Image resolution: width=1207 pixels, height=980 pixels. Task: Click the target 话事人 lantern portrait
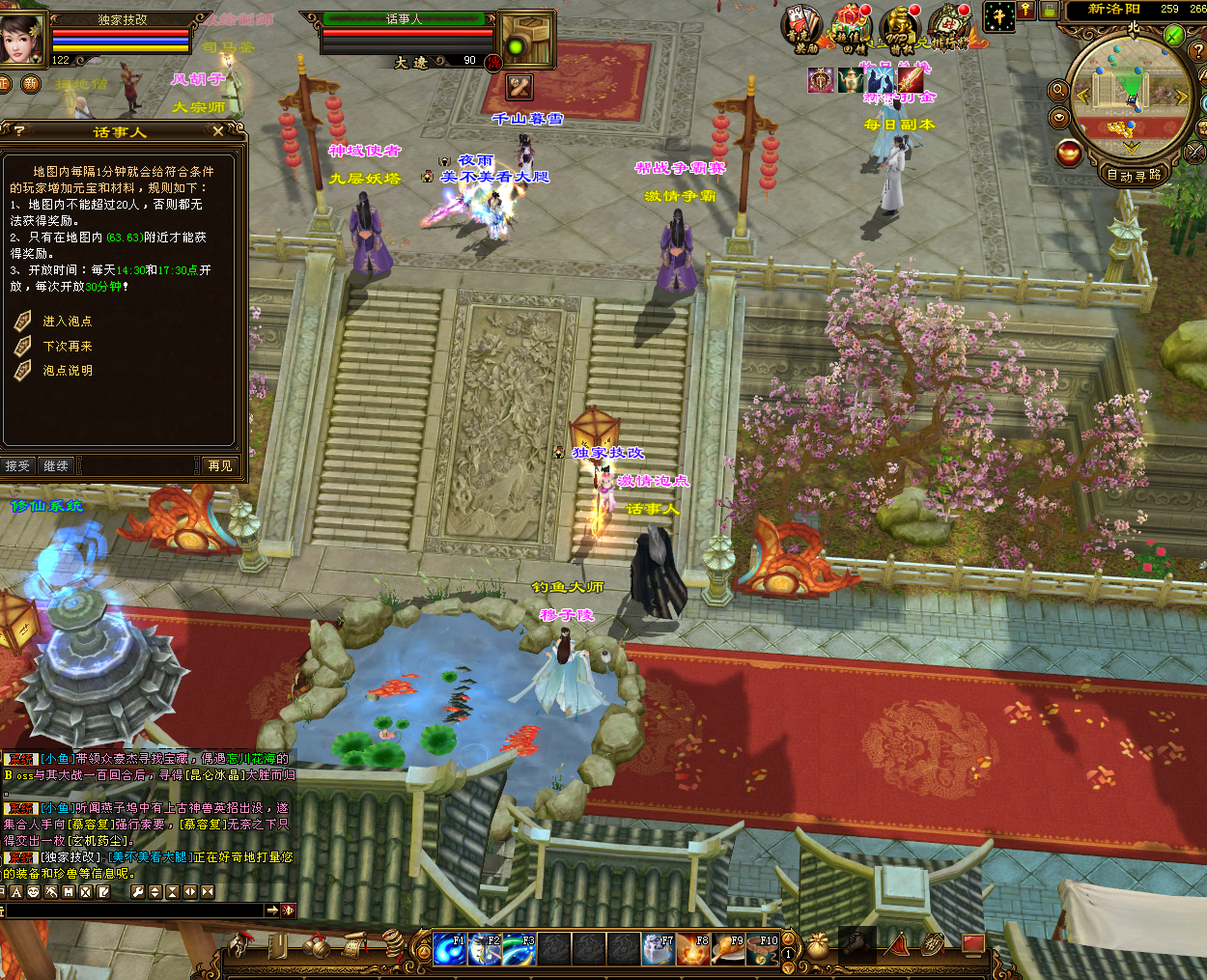click(526, 39)
